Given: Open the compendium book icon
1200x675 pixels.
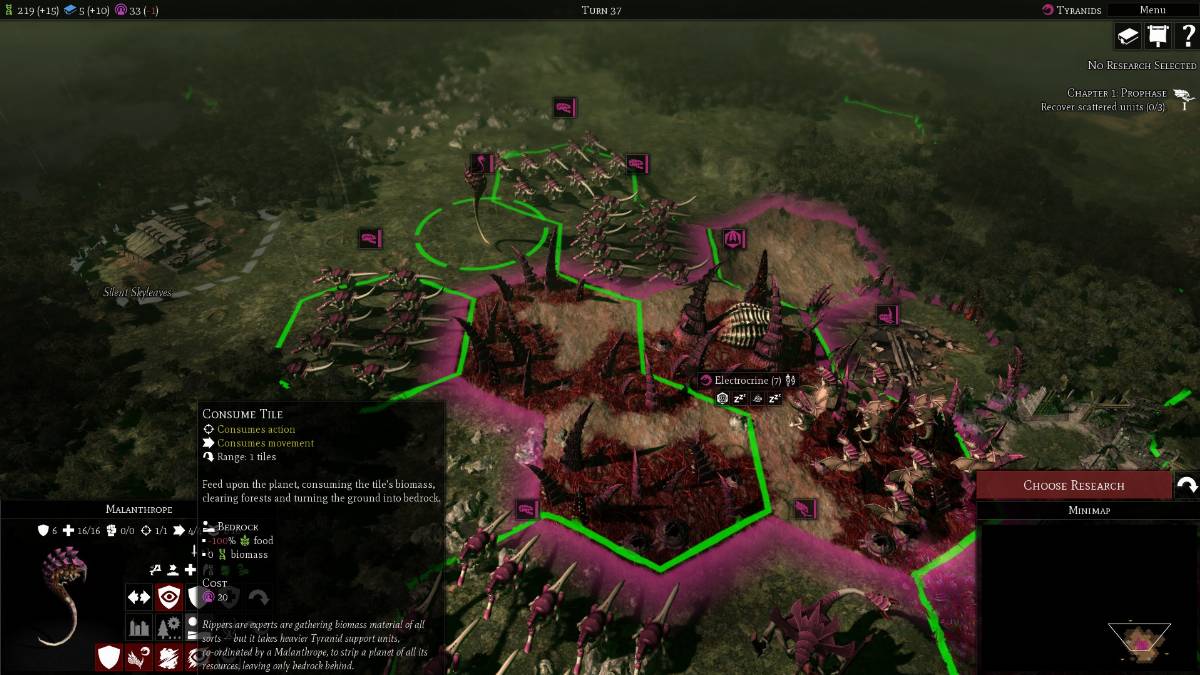Looking at the screenshot, I should tap(1128, 36).
